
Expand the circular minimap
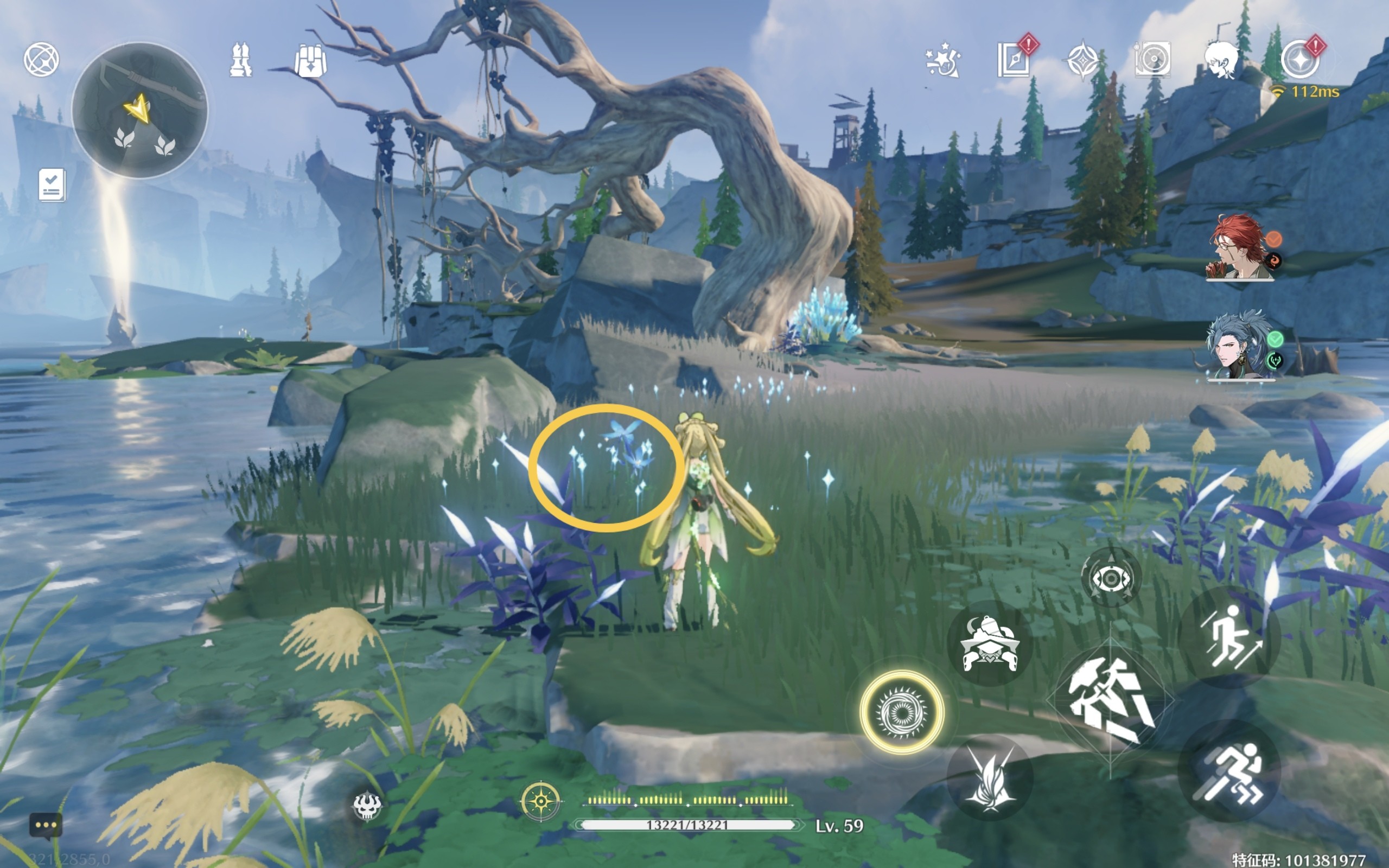(x=139, y=110)
